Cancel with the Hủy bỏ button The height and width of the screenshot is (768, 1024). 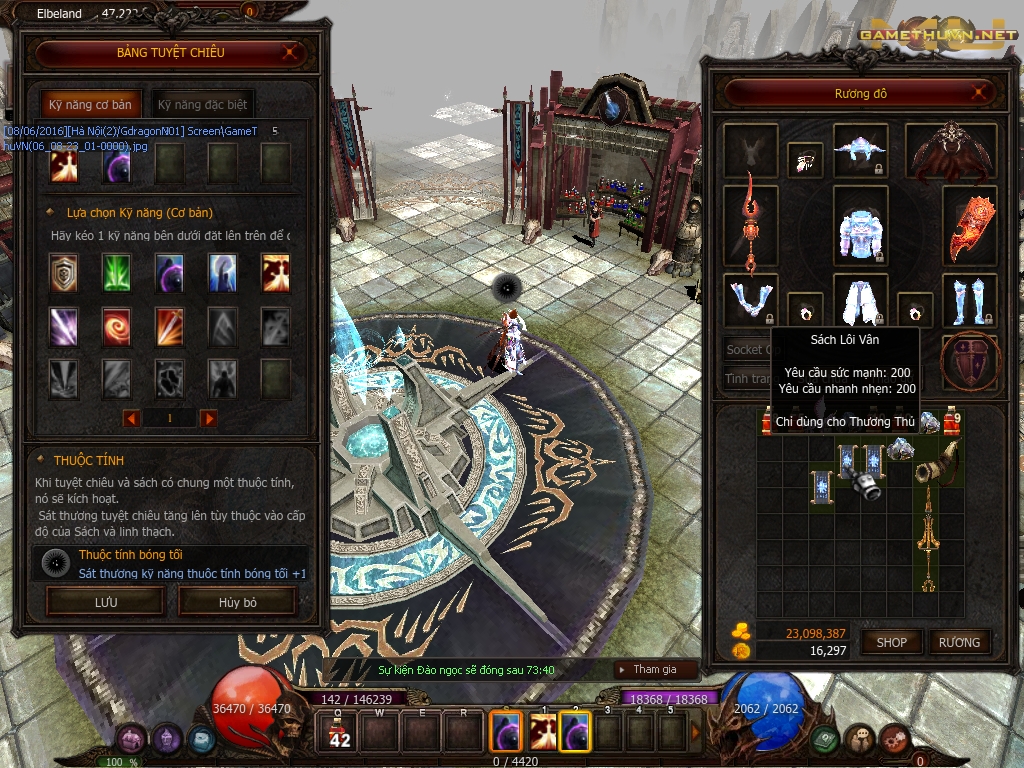tap(238, 602)
